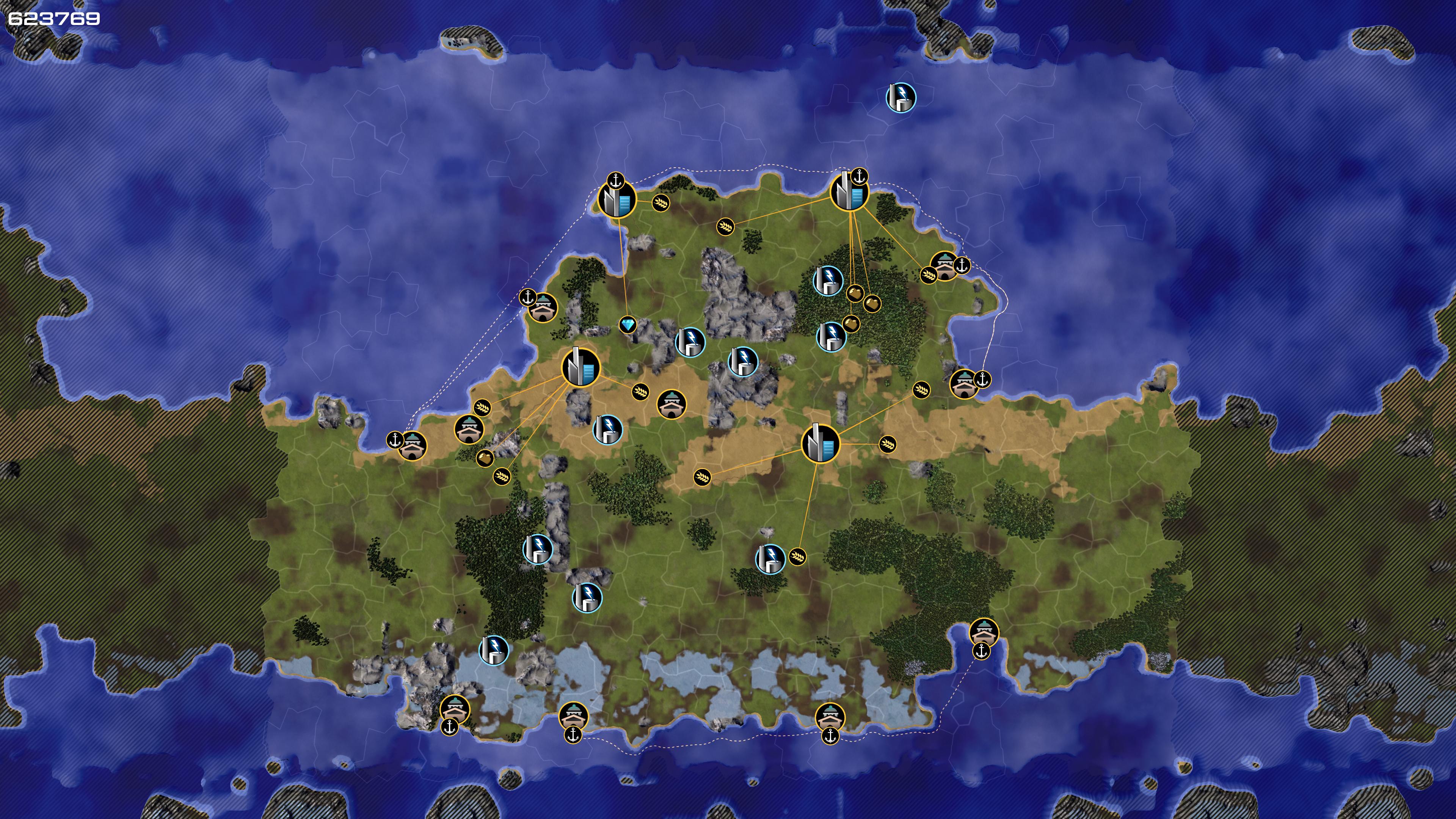1456x819 pixels.
Task: Select the inland city linked to one gold nugget
Action: [x=581, y=367]
